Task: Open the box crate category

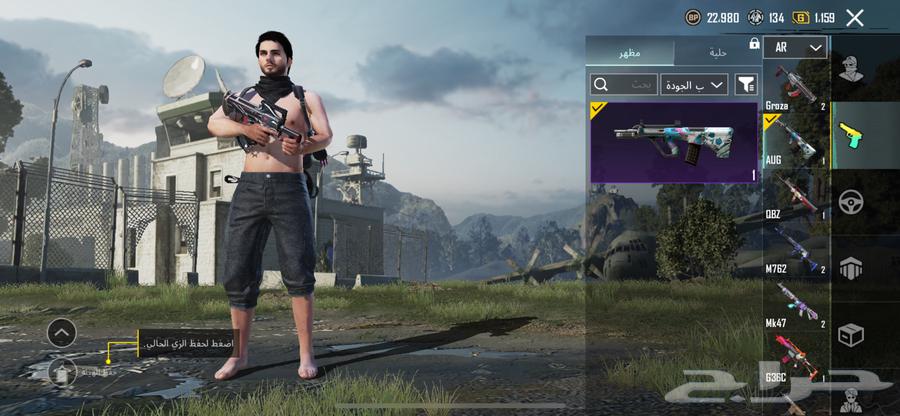Action: 851,335
